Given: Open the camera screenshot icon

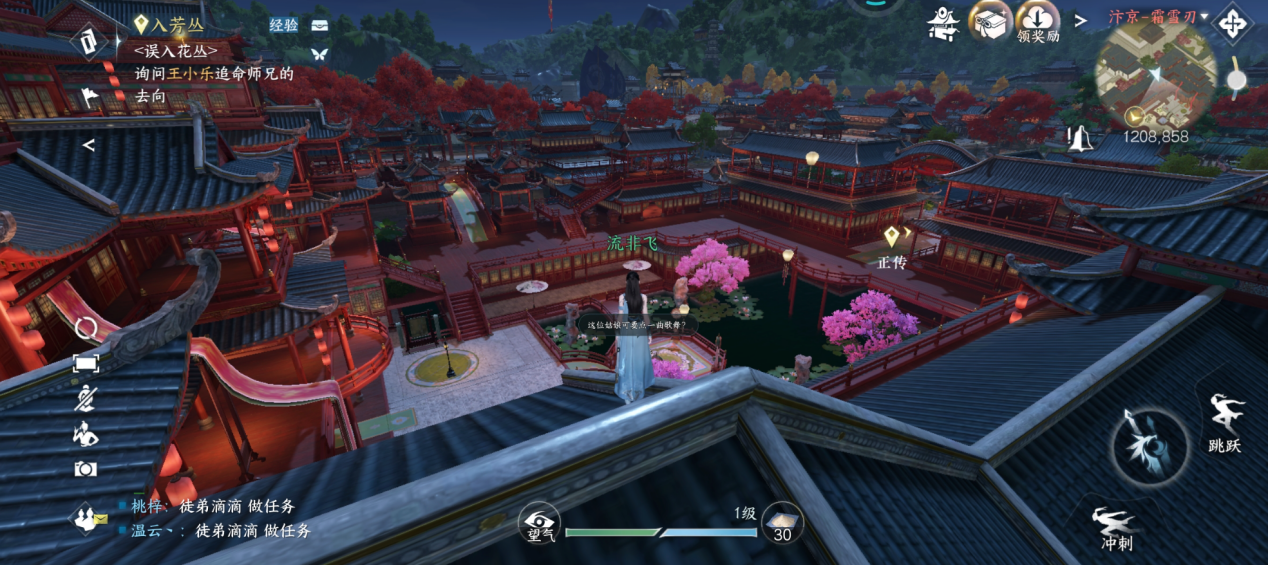Looking at the screenshot, I should point(86,468).
